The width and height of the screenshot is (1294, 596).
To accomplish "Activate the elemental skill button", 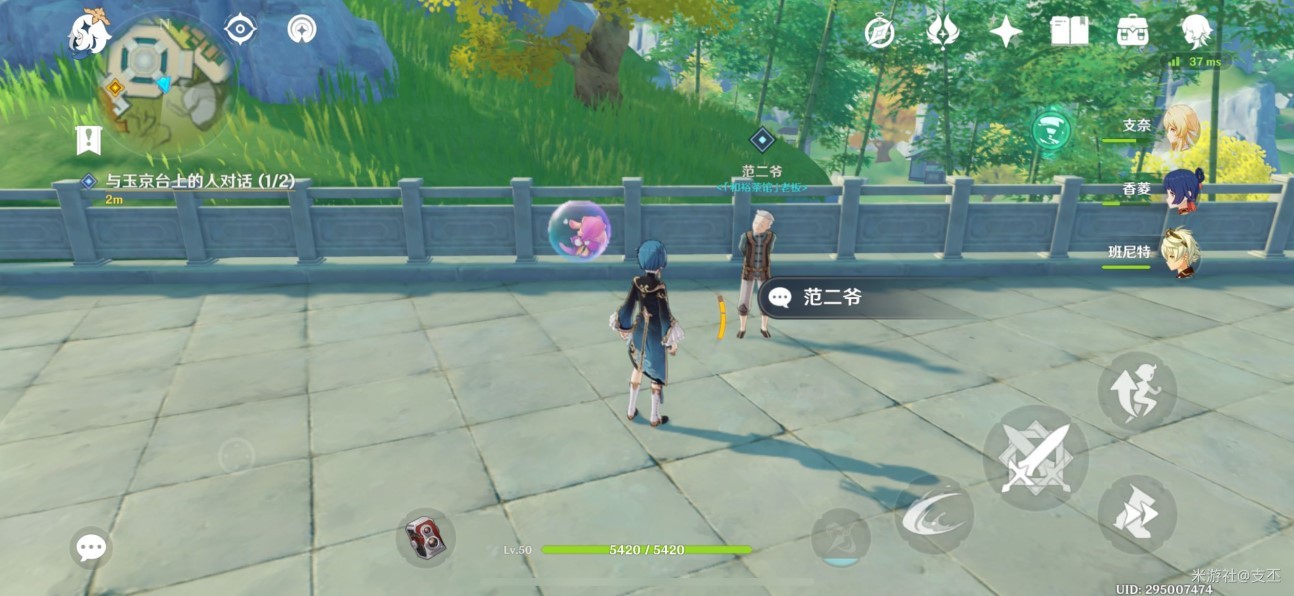I will pos(934,515).
